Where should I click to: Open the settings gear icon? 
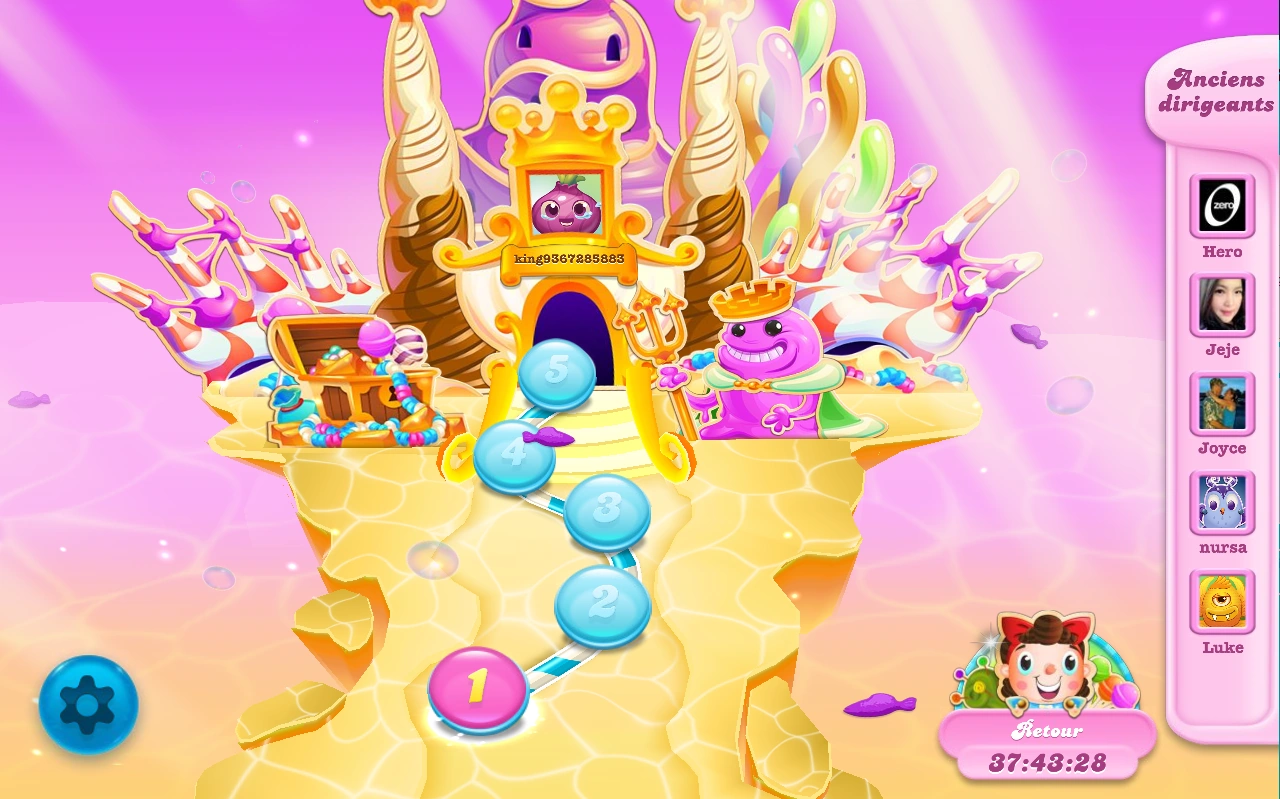coord(88,703)
